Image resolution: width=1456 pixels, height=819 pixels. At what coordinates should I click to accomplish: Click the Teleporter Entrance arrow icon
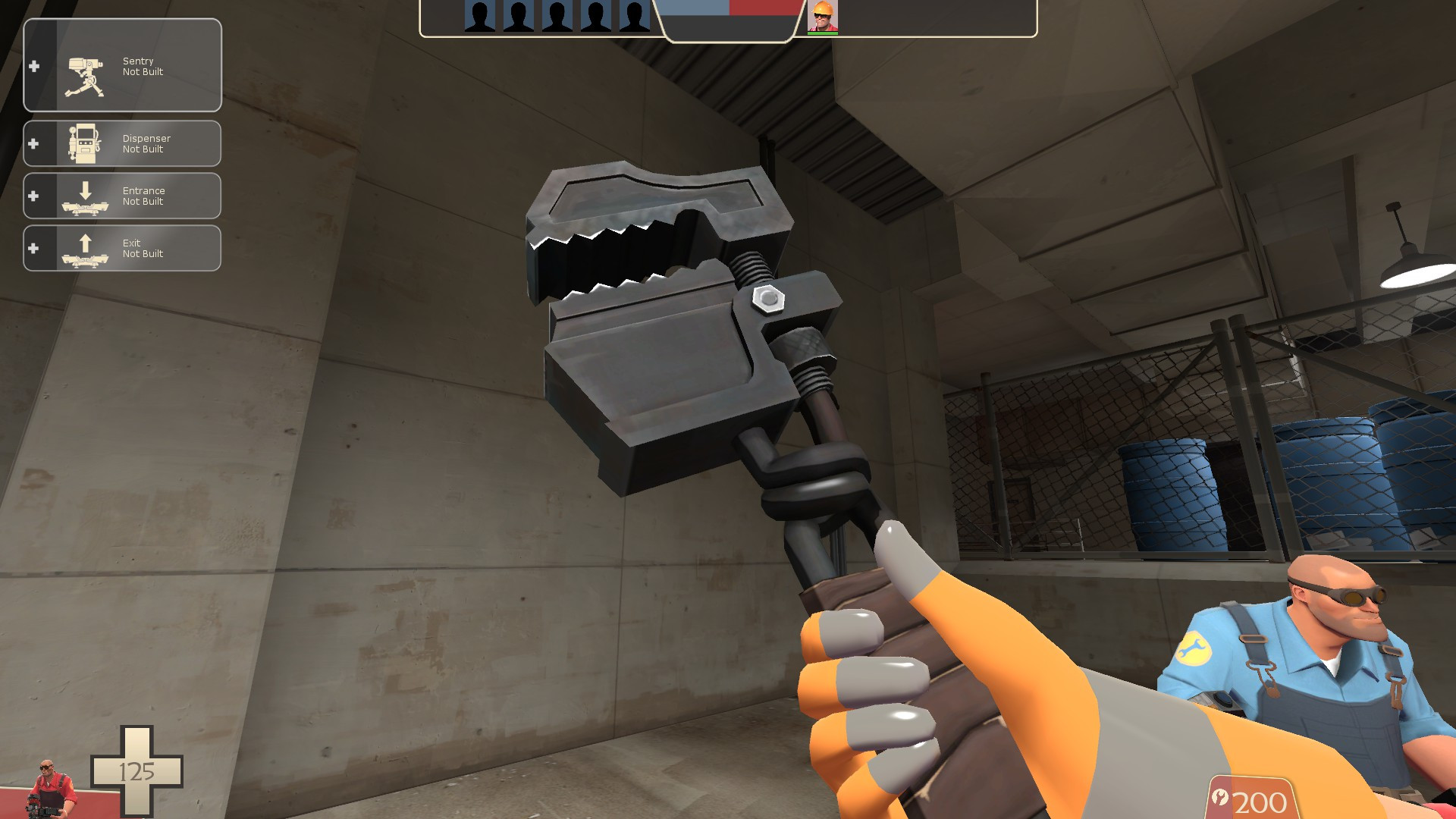point(86,195)
